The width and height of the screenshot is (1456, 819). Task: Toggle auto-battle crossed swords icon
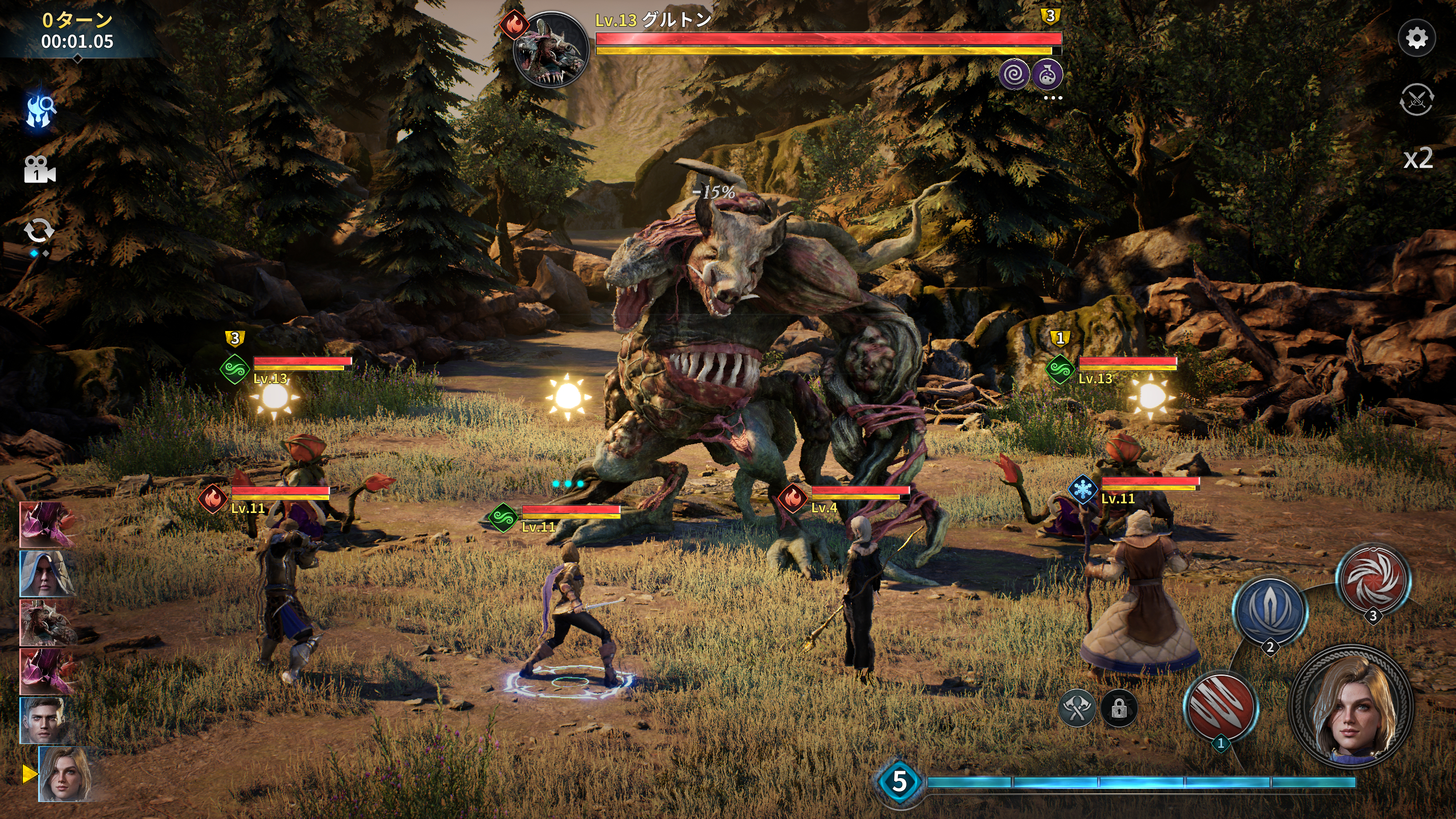1416,100
